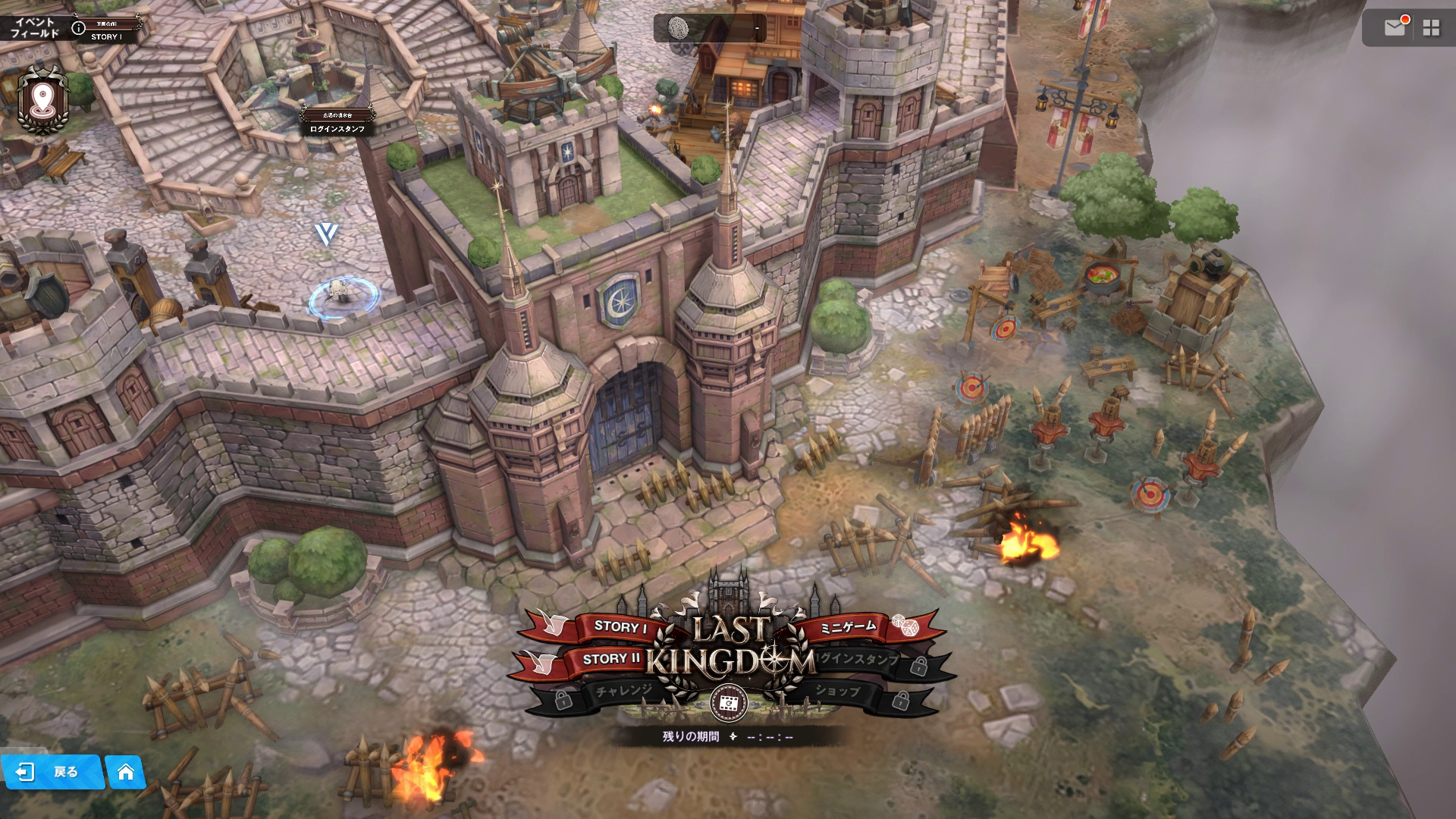The height and width of the screenshot is (819, 1456).
Task: Open the mailbox envelope icon
Action: point(1395,28)
